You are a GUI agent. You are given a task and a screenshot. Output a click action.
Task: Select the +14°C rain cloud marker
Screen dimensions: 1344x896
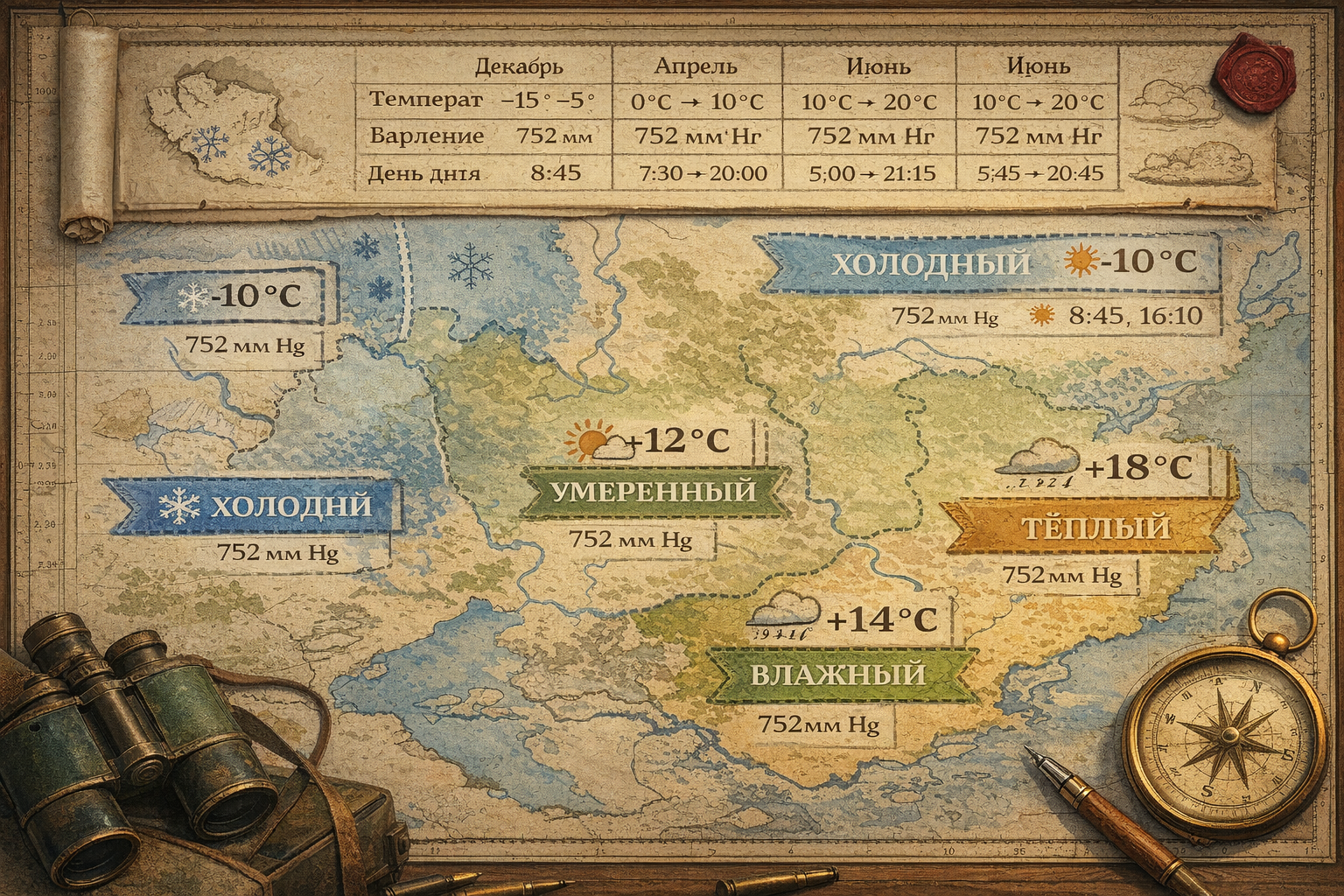coord(844,619)
